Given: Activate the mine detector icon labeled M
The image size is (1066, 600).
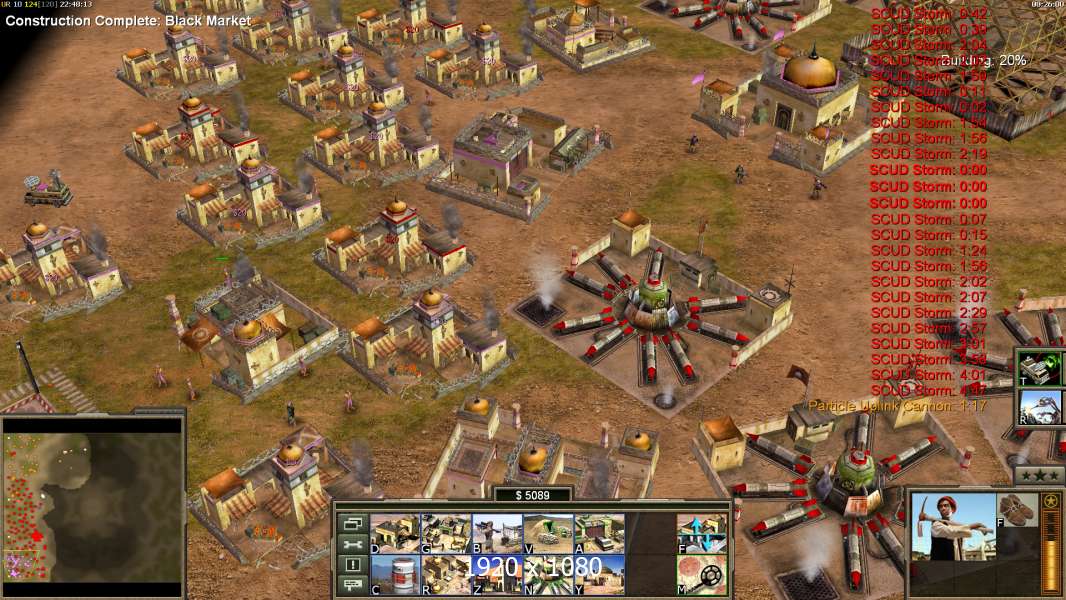Looking at the screenshot, I should pos(701,574).
